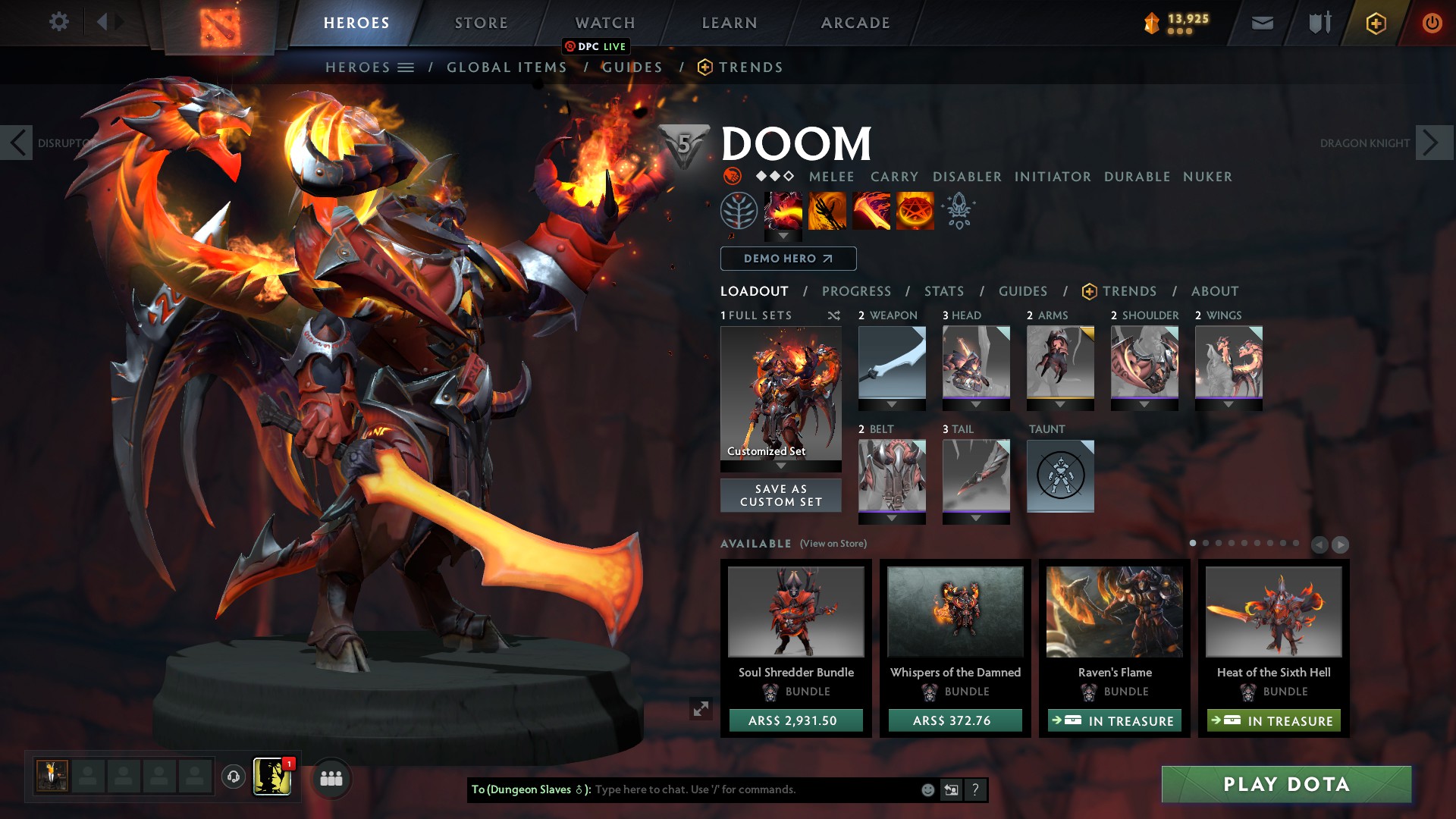Toggle the empty Taunt slot
The width and height of the screenshot is (1456, 819).
1060,476
